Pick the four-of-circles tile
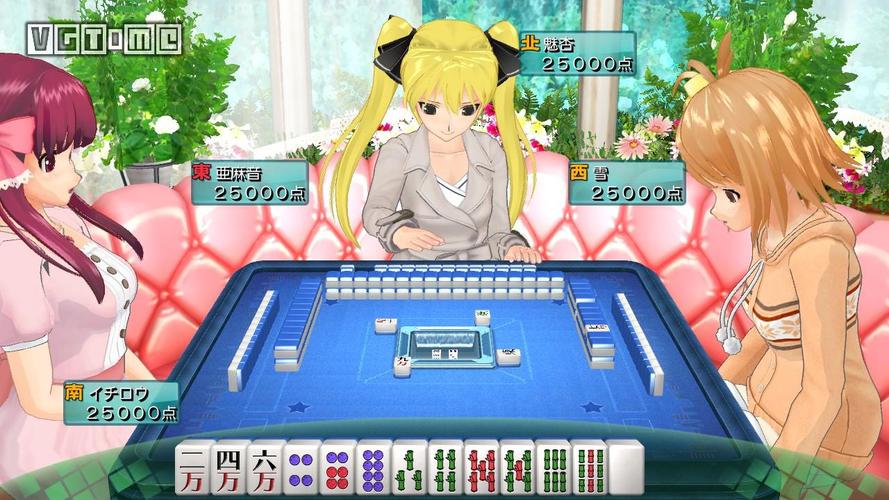This screenshot has width=889, height=500. pyautogui.click(x=301, y=469)
